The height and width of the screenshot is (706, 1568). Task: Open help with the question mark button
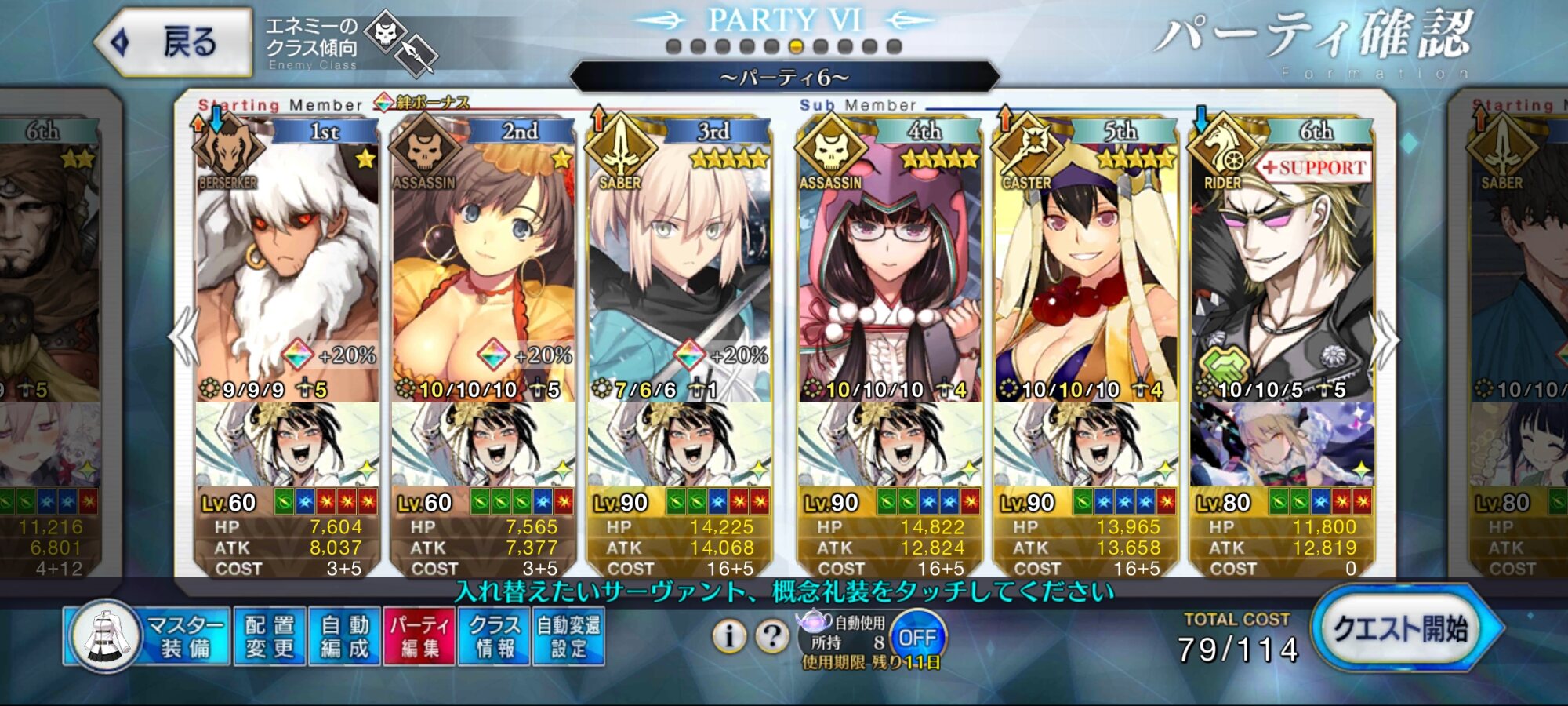771,636
